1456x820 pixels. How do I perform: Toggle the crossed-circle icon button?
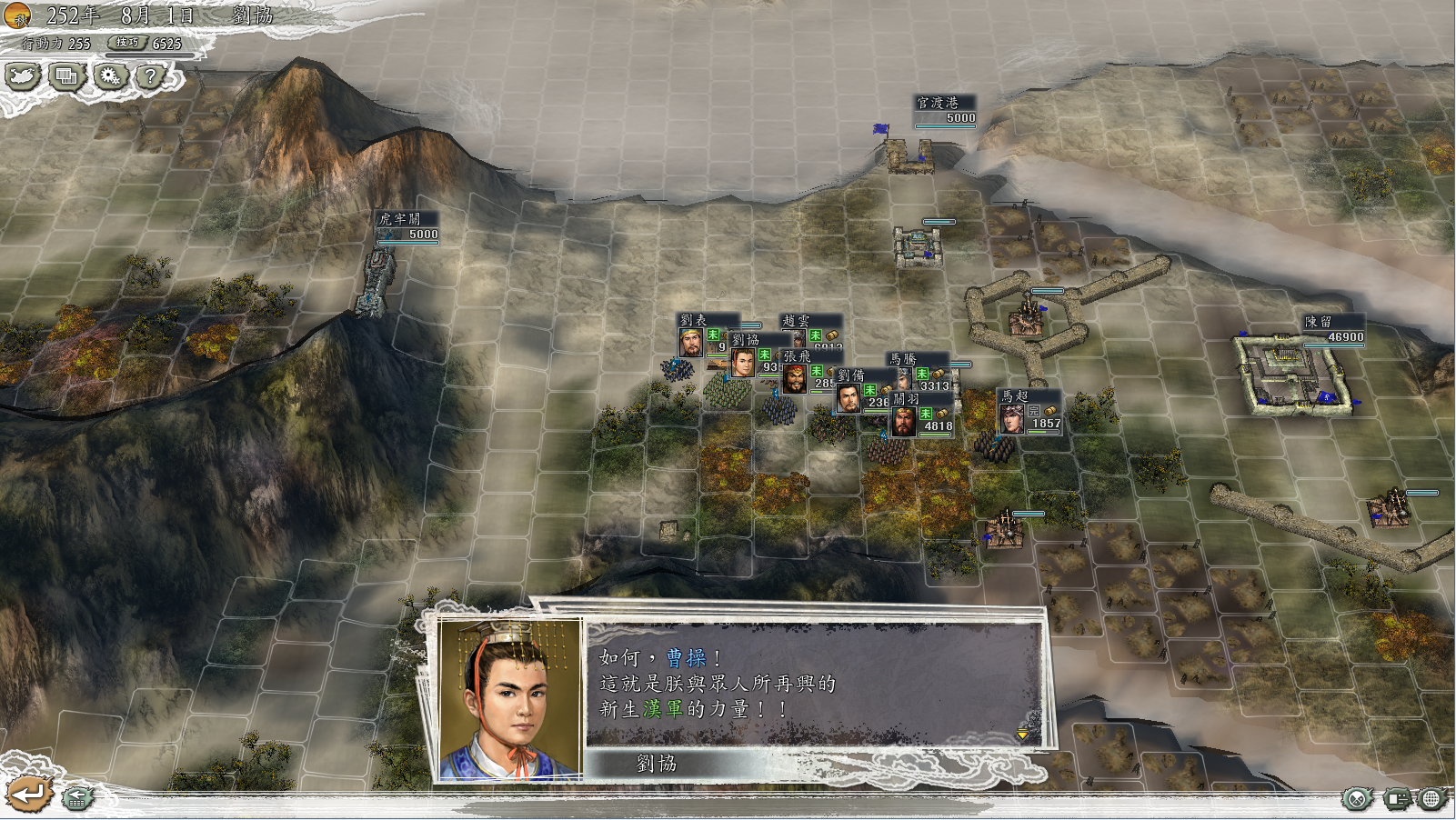pos(1357,799)
